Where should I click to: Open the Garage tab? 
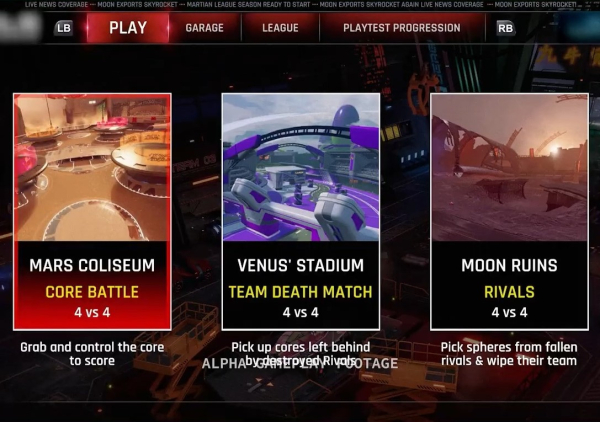tap(204, 28)
